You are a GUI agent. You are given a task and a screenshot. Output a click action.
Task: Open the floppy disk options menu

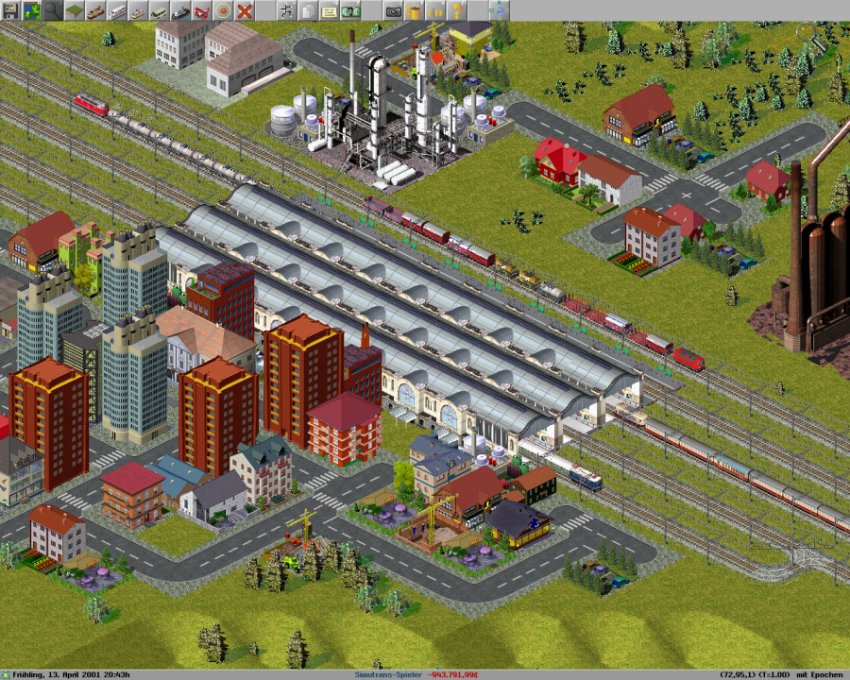(9, 10)
